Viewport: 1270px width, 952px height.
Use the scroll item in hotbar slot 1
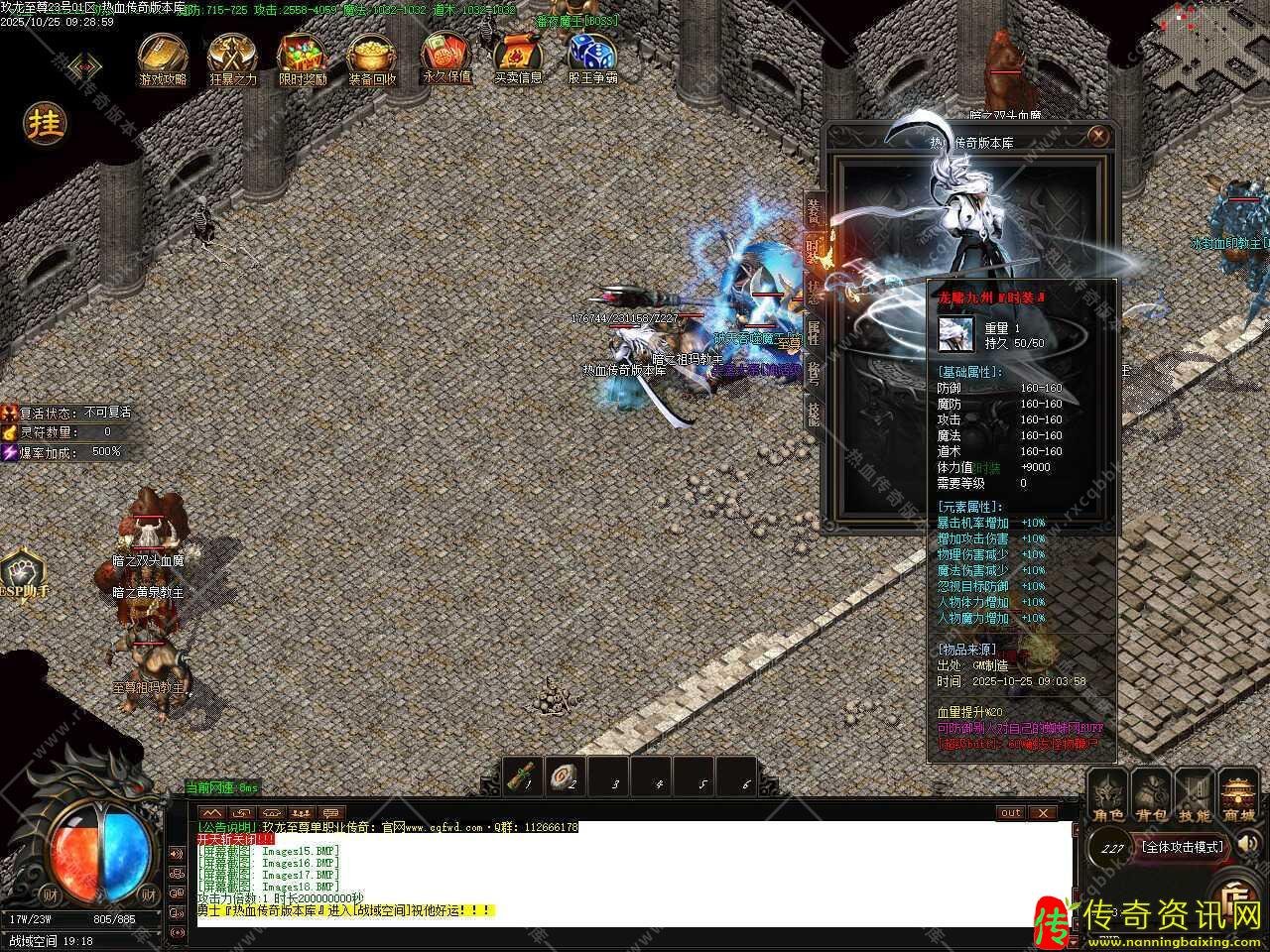click(524, 776)
